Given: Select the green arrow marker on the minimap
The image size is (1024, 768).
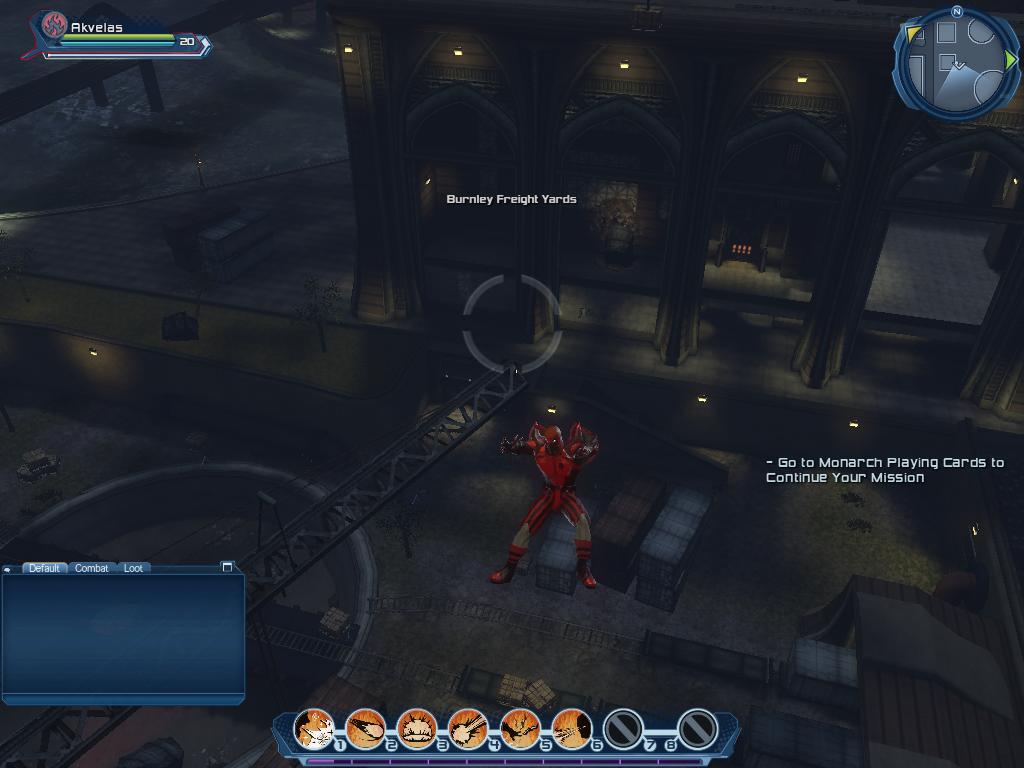Looking at the screenshot, I should pyautogui.click(x=1010, y=61).
